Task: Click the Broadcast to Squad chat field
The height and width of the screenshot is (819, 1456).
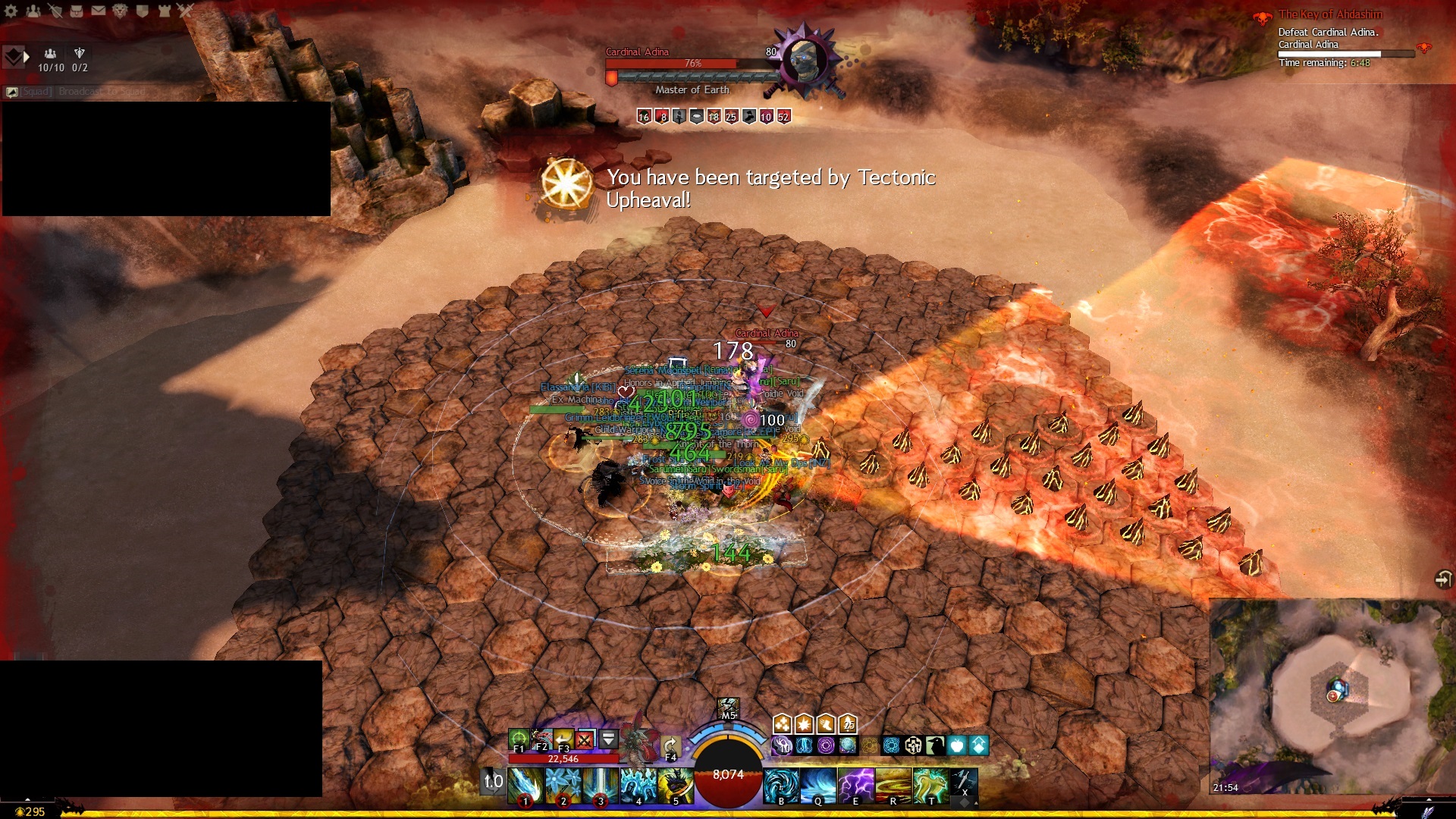Action: point(99,92)
